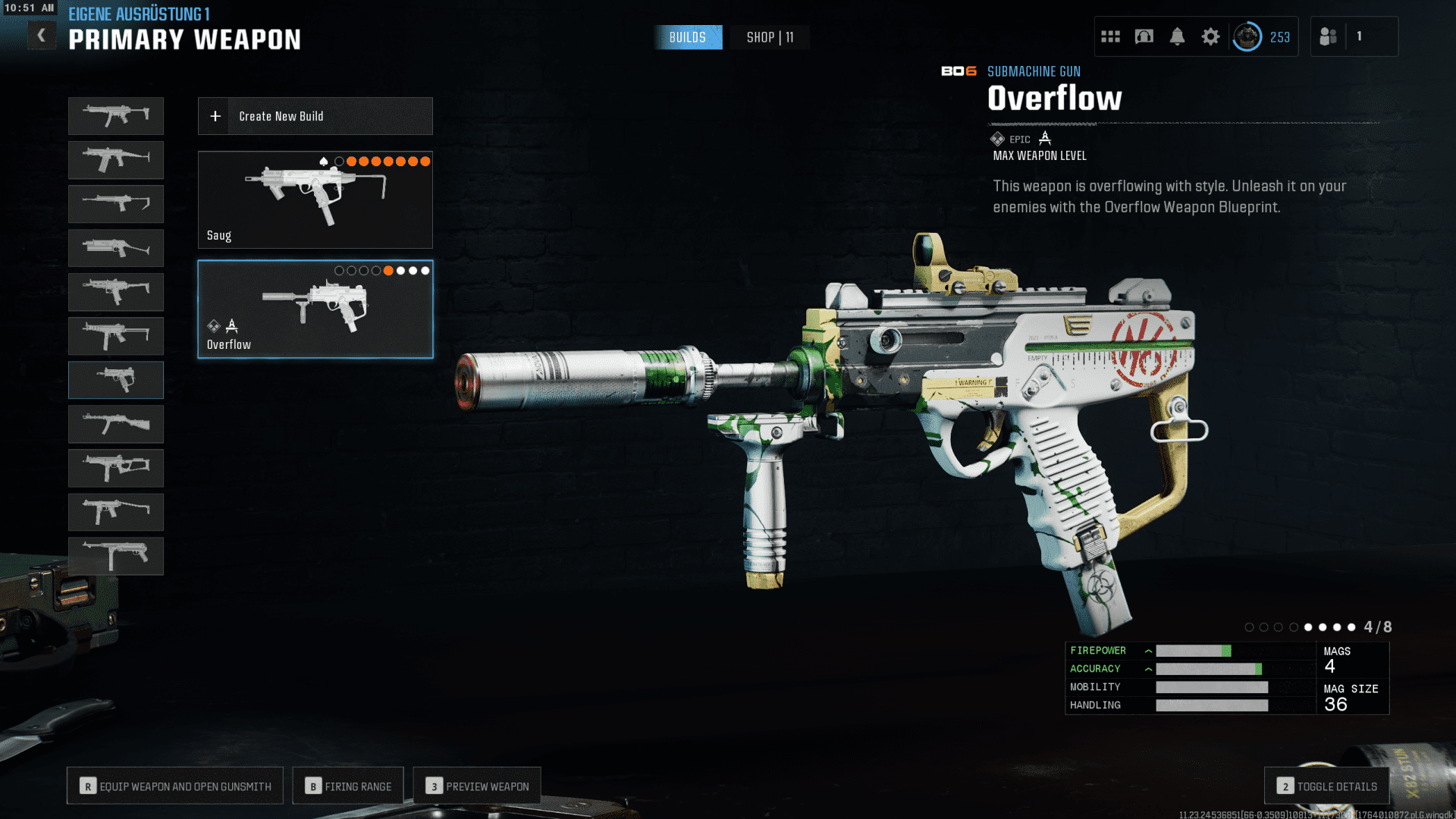Select the last weapon in the list
Image resolution: width=1456 pixels, height=819 pixels.
116,556
